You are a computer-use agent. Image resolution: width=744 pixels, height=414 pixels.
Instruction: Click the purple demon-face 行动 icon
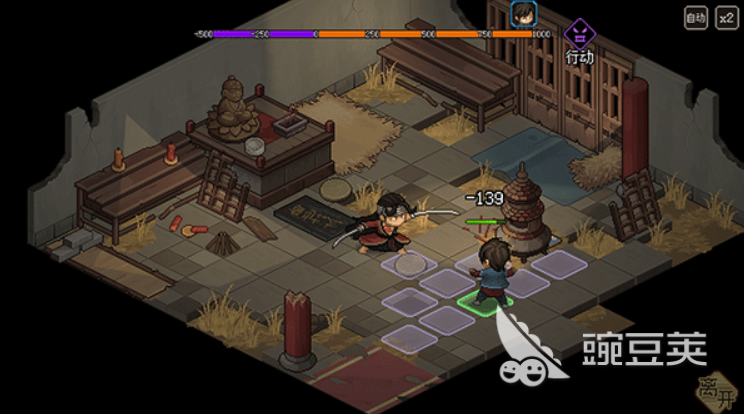579,34
